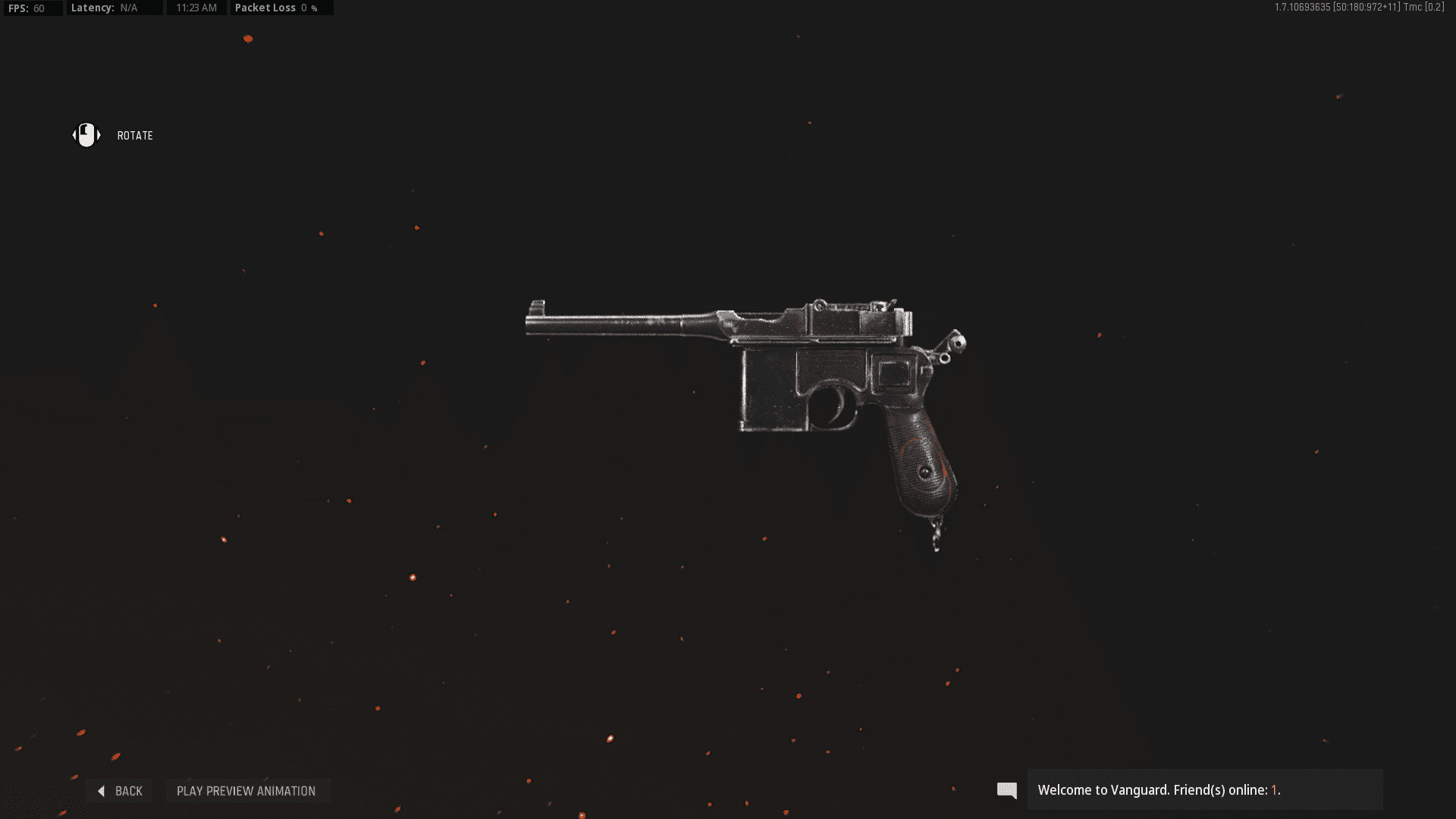Click the mouse button highlight in rotate icon
This screenshot has height=819, width=1456.
coord(86,129)
